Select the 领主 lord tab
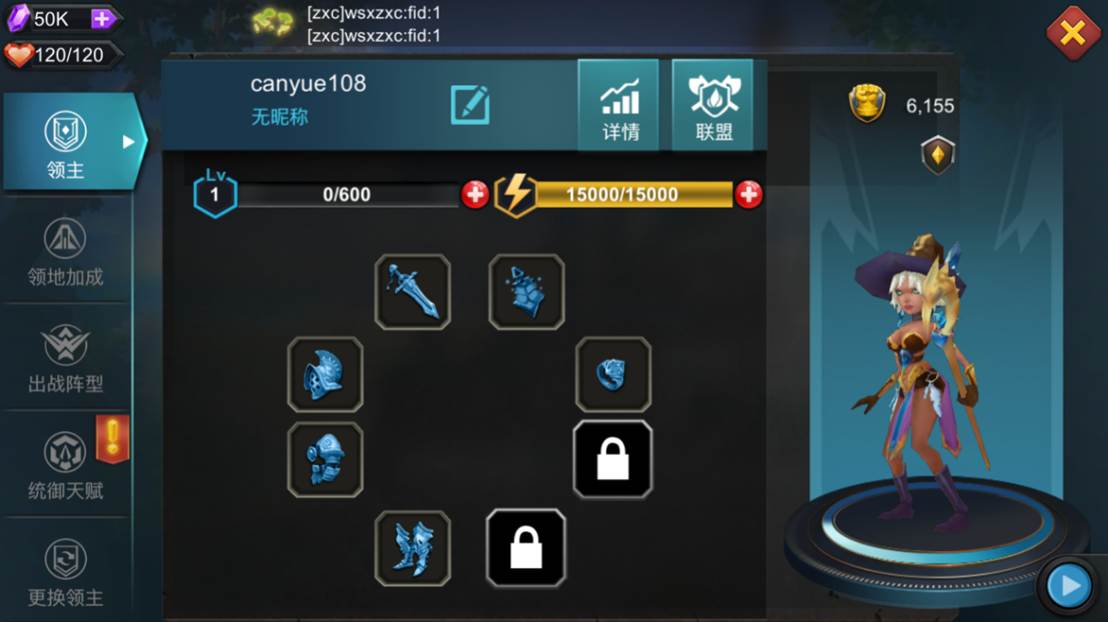Screen dimensions: 1108x622 (66, 142)
